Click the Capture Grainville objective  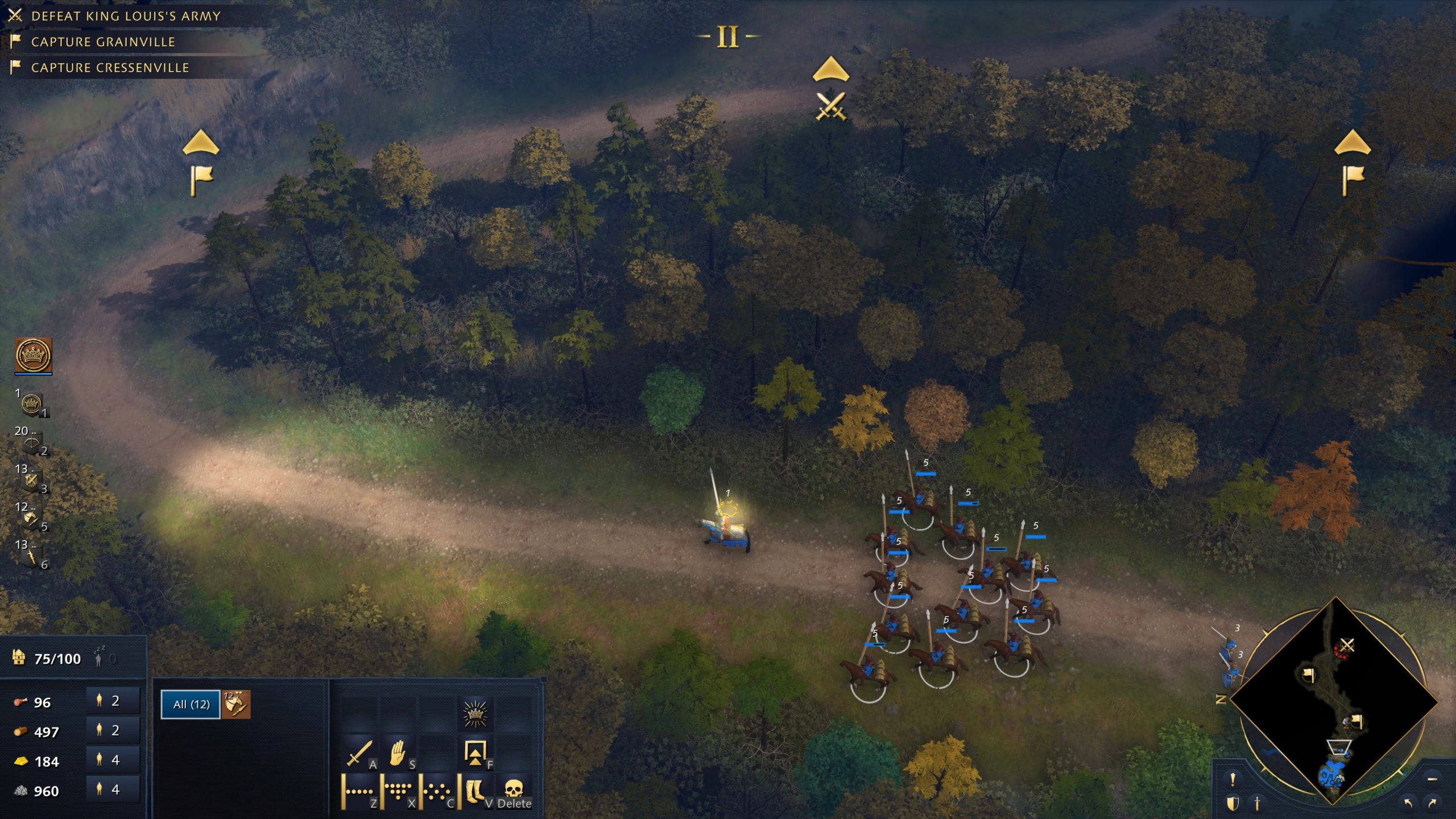click(x=102, y=42)
